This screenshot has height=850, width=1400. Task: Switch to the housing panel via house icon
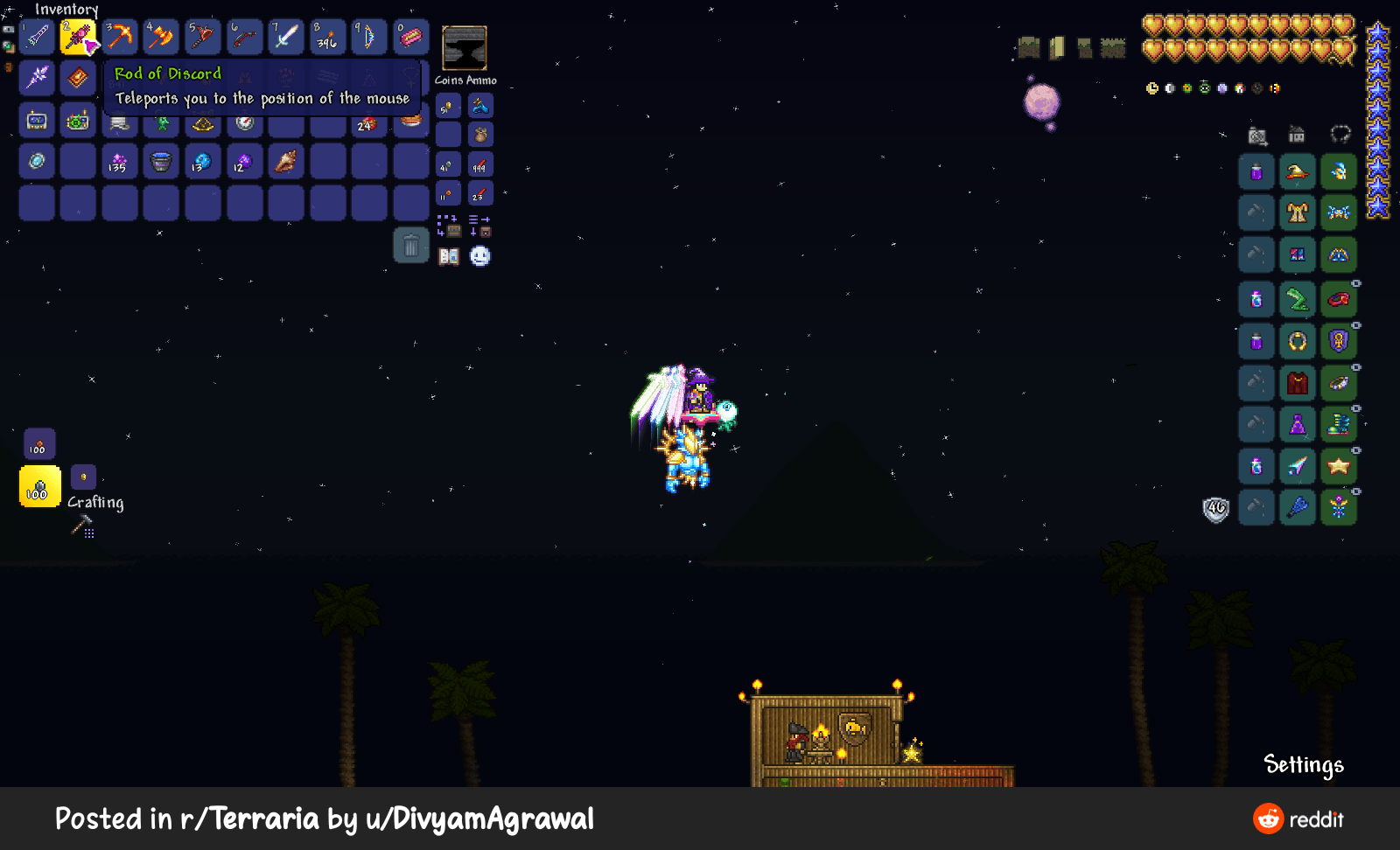(1296, 135)
